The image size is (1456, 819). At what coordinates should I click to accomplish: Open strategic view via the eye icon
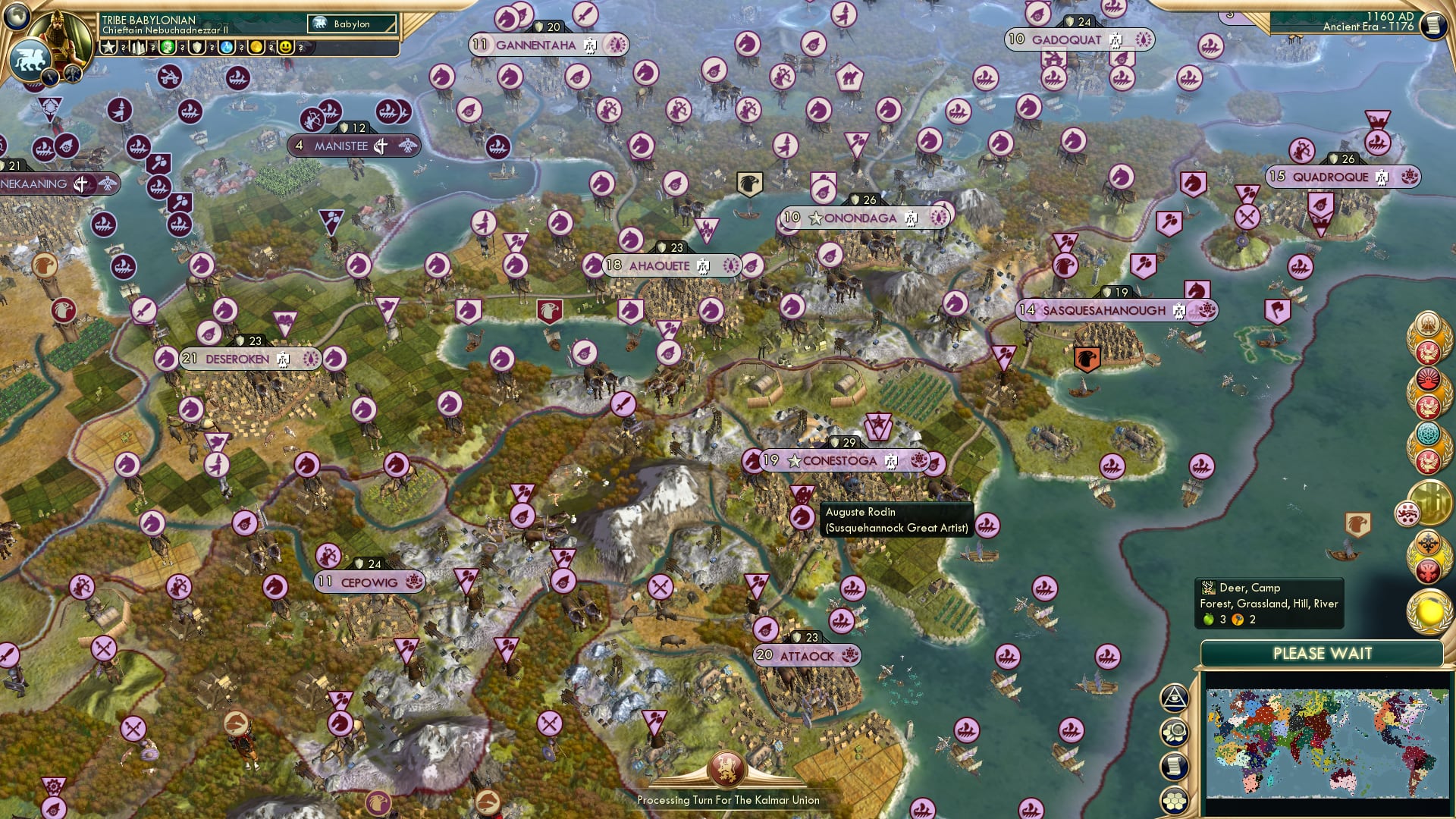[1174, 696]
